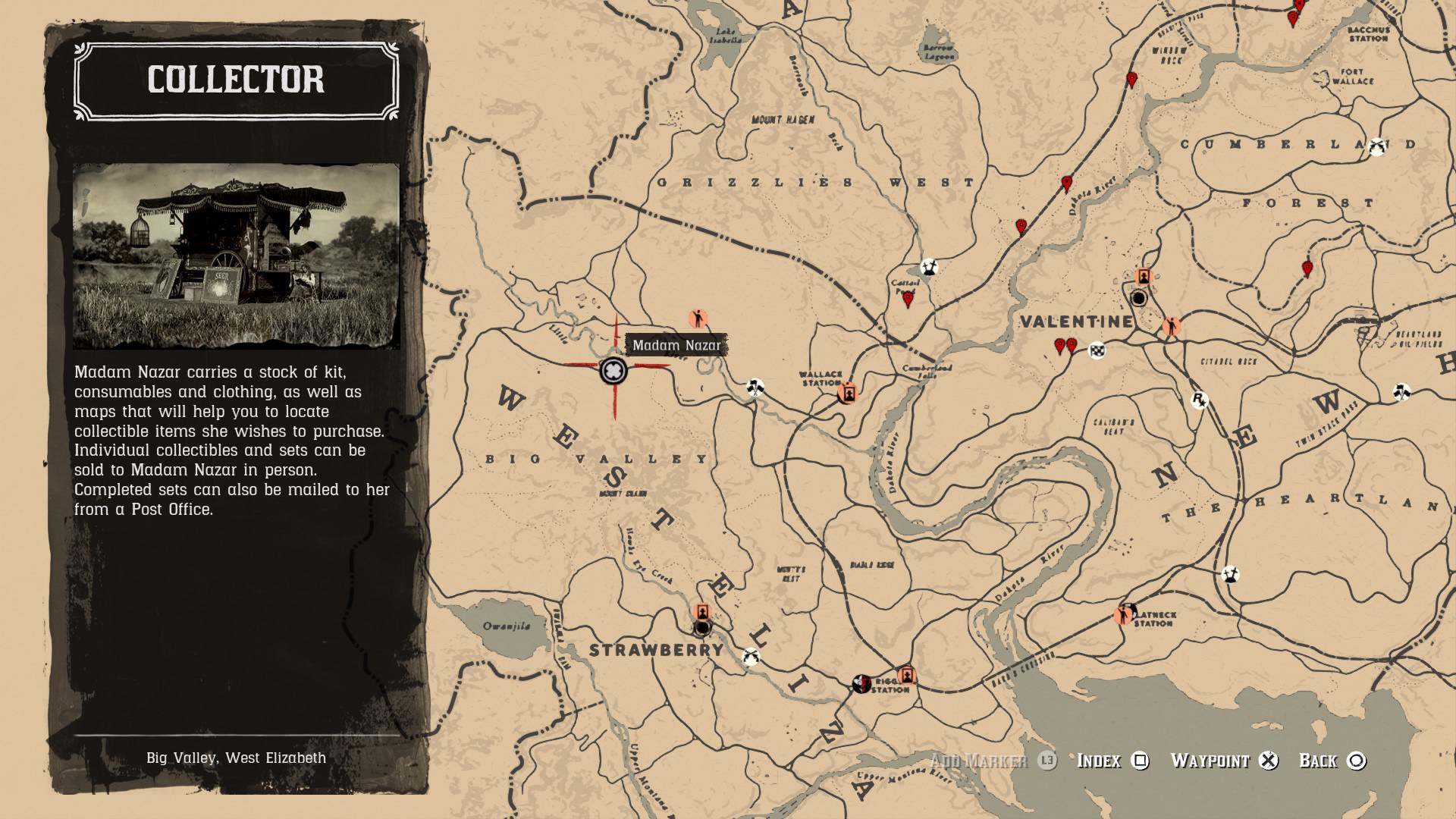Image resolution: width=1456 pixels, height=819 pixels.
Task: Click the graves icon near Cassard Pond
Action: tap(930, 266)
